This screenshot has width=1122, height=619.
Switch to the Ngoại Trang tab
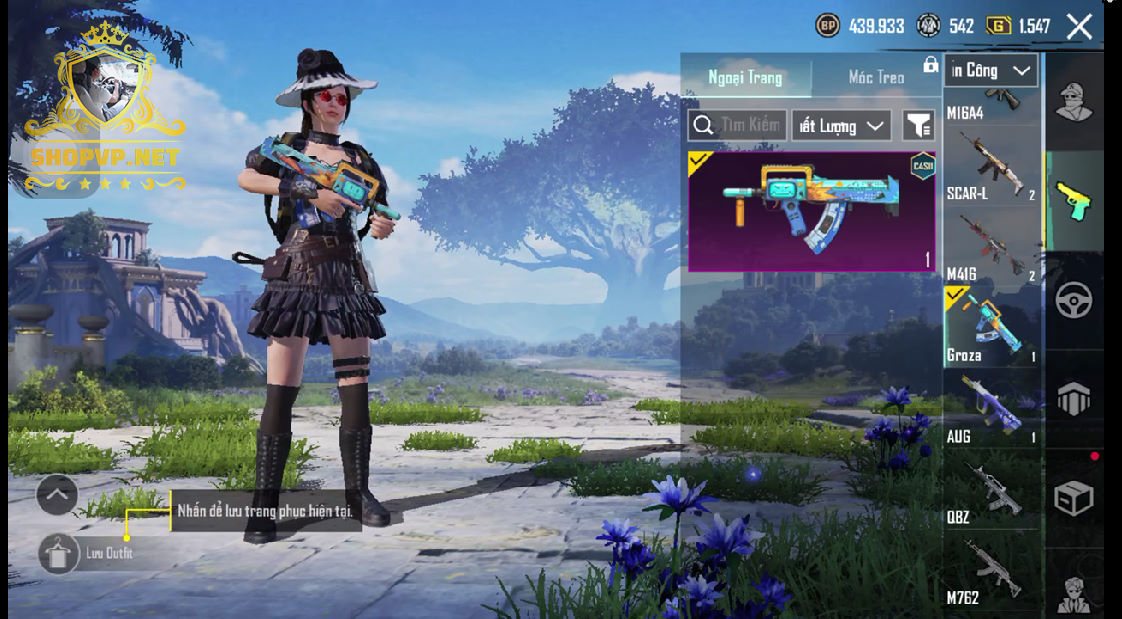click(x=745, y=77)
